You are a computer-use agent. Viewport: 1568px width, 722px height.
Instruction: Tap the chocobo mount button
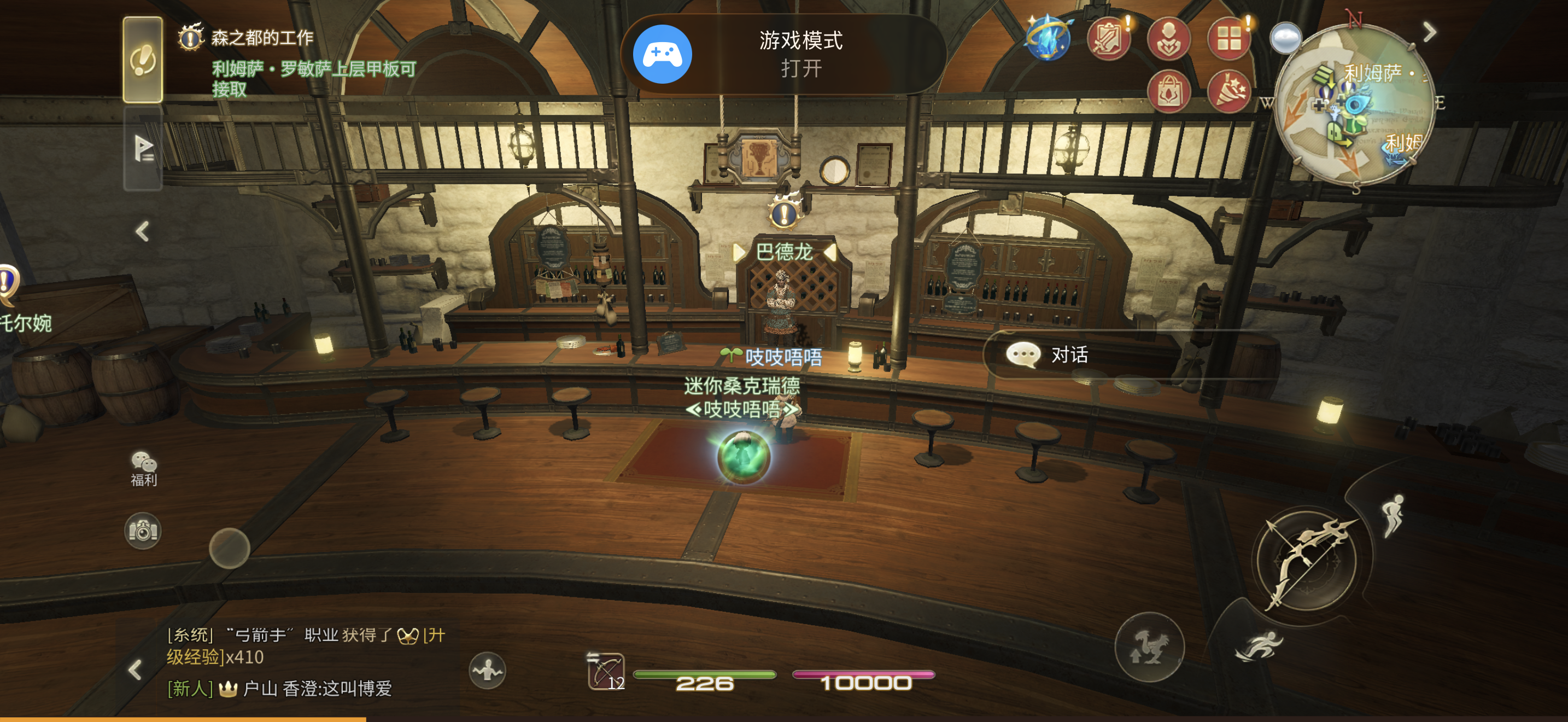tap(1149, 647)
